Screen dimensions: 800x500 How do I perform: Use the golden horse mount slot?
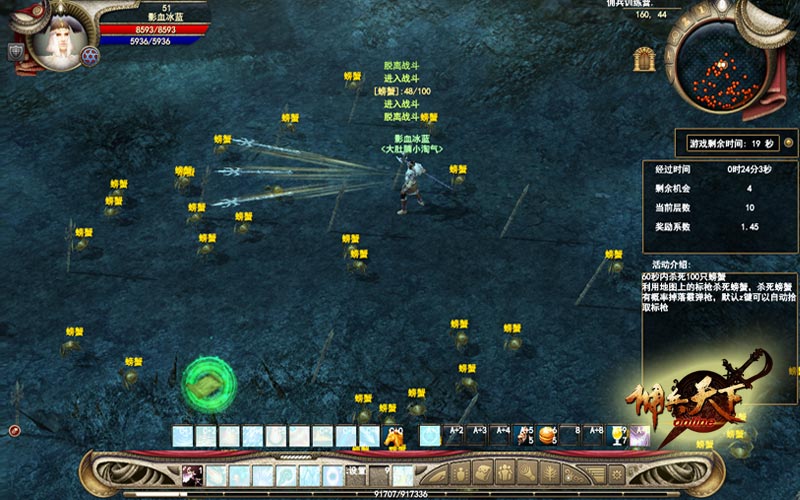(395, 436)
